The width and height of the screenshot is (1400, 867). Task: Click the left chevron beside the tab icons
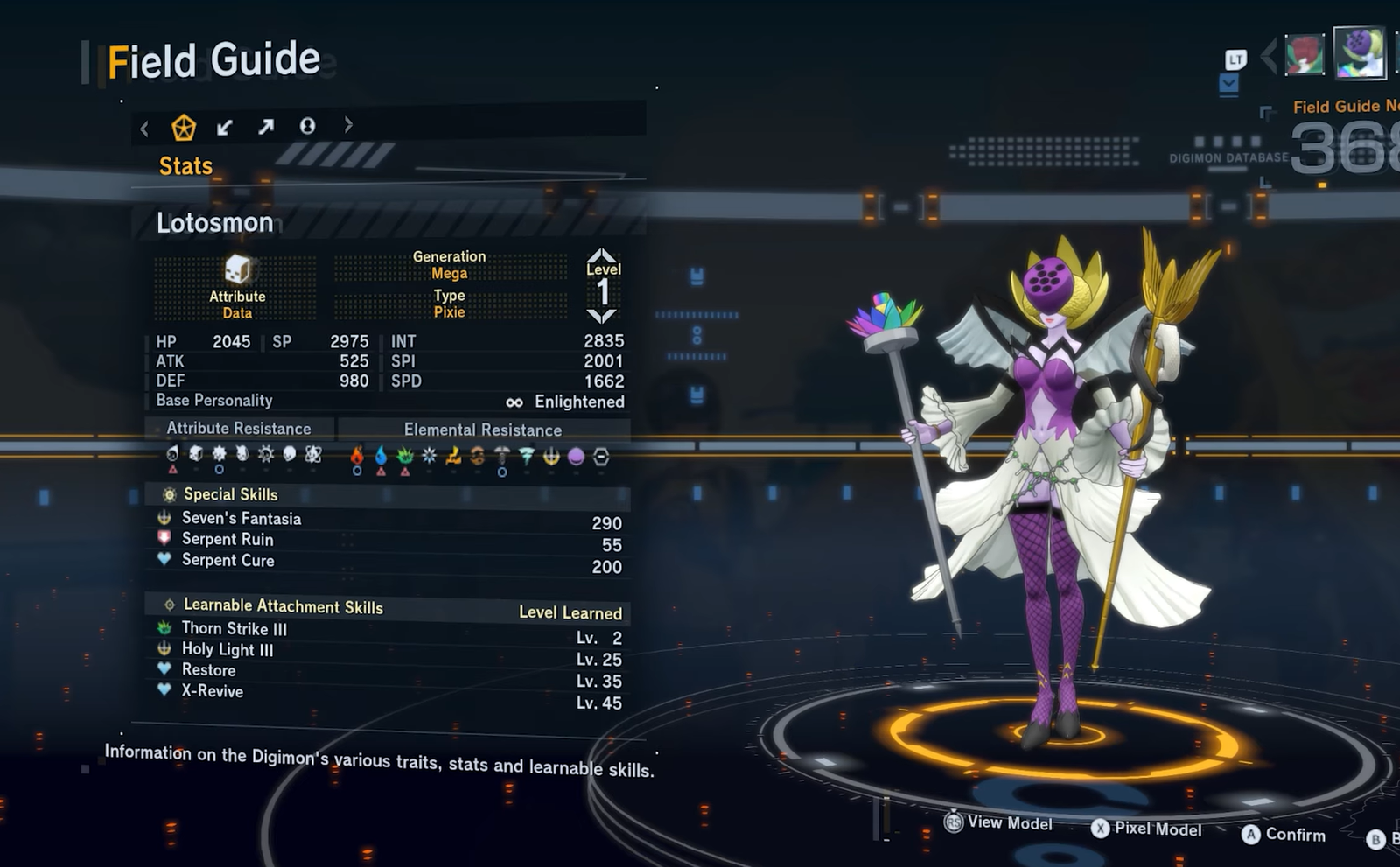pos(144,130)
